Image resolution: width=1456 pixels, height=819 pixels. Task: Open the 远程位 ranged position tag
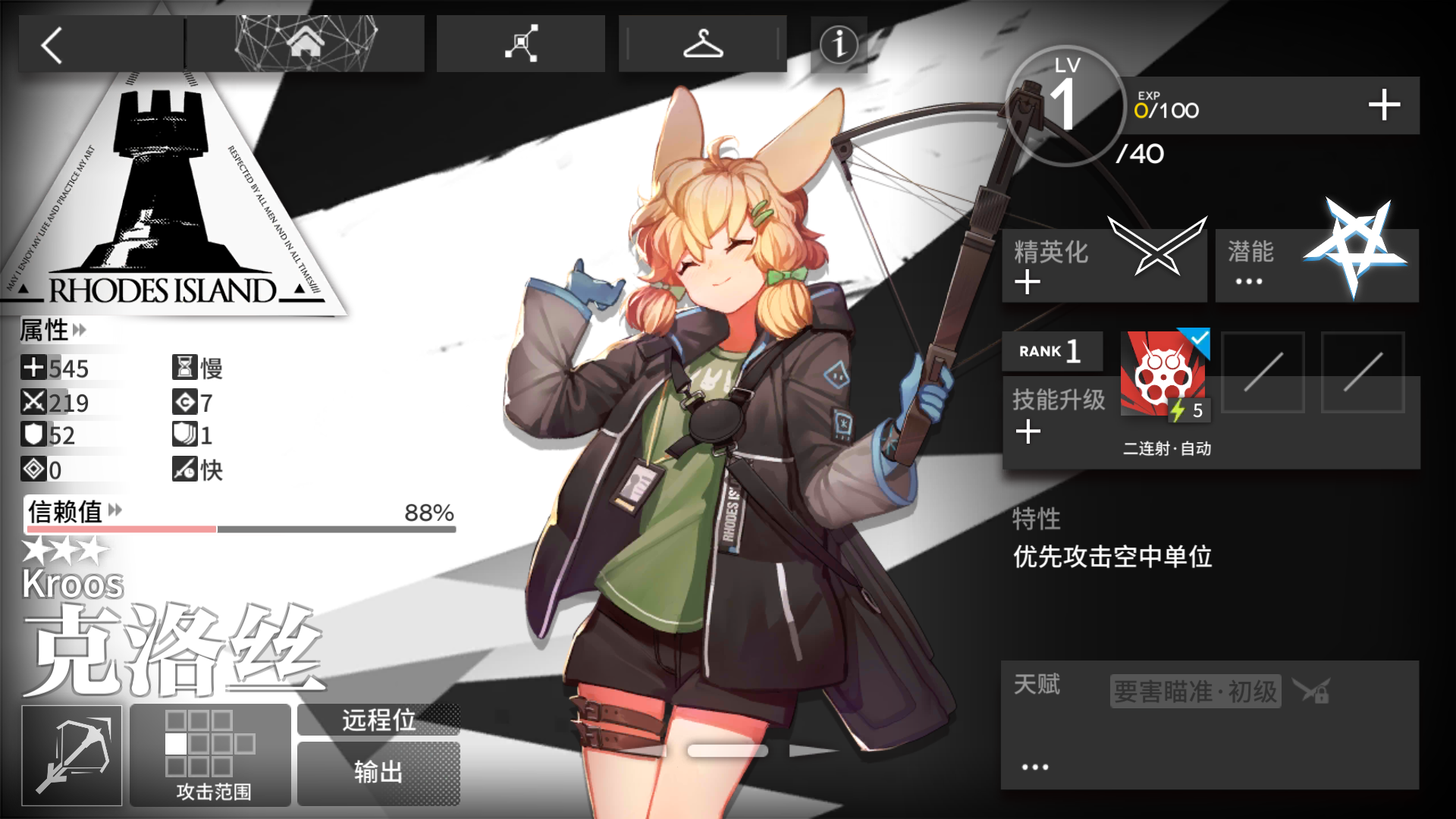click(378, 721)
